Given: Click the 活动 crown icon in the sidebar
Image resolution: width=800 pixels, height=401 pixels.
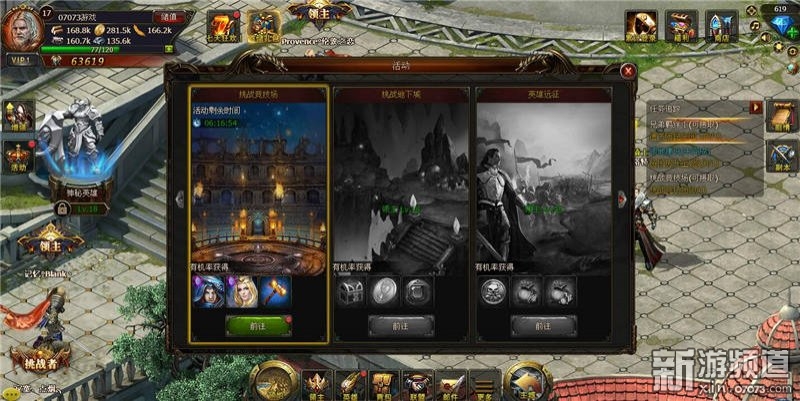Looking at the screenshot, I should point(18,155).
